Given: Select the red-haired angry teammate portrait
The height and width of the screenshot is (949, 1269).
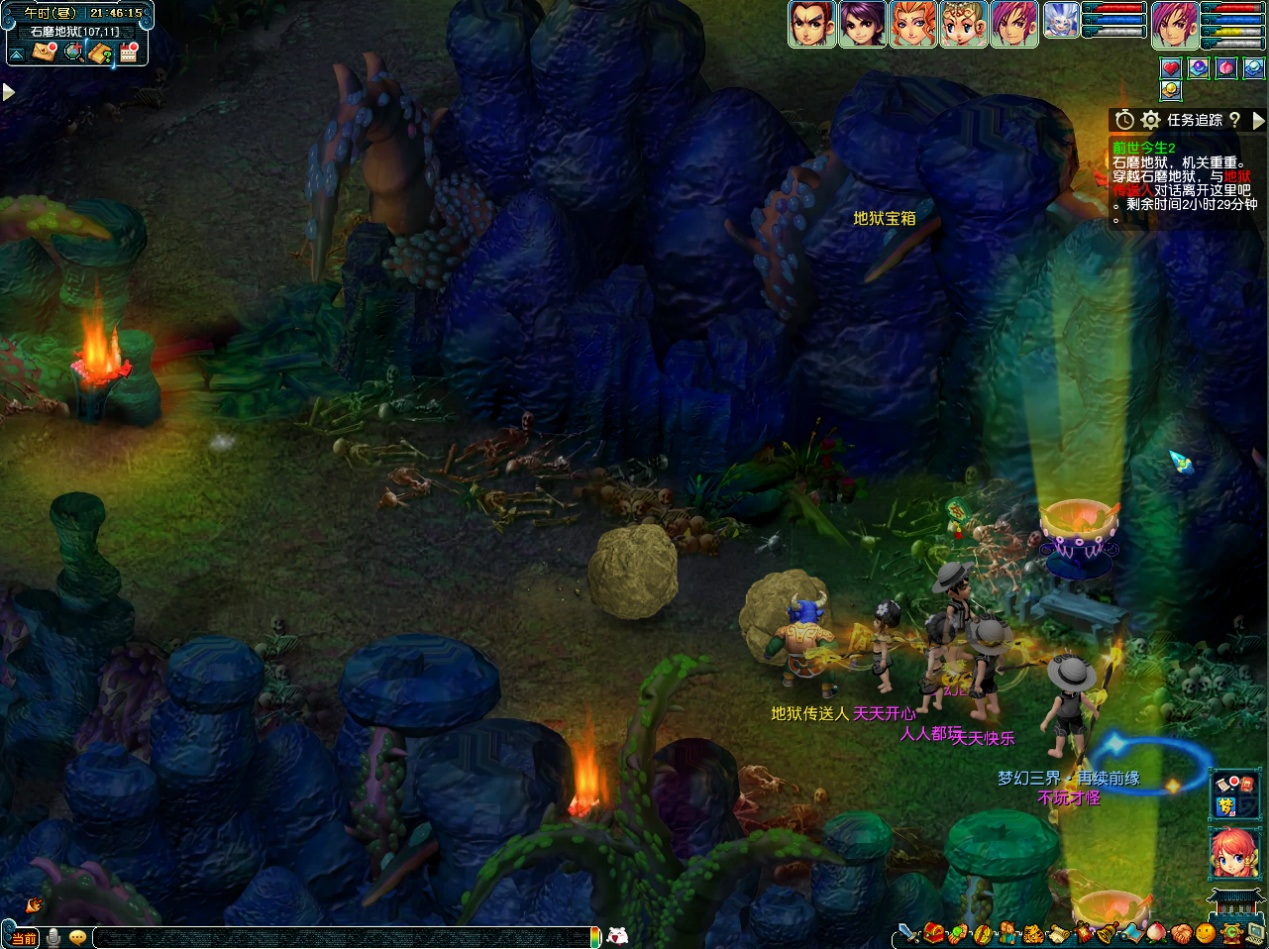Looking at the screenshot, I should (x=811, y=23).
